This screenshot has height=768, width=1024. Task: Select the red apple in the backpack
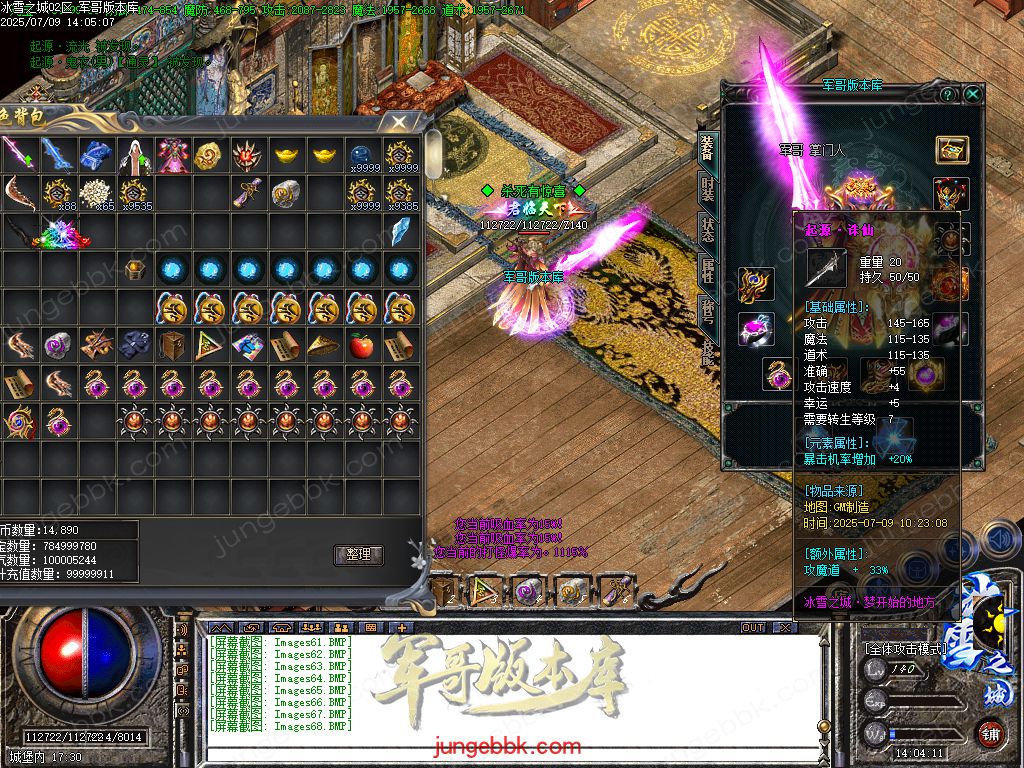361,346
